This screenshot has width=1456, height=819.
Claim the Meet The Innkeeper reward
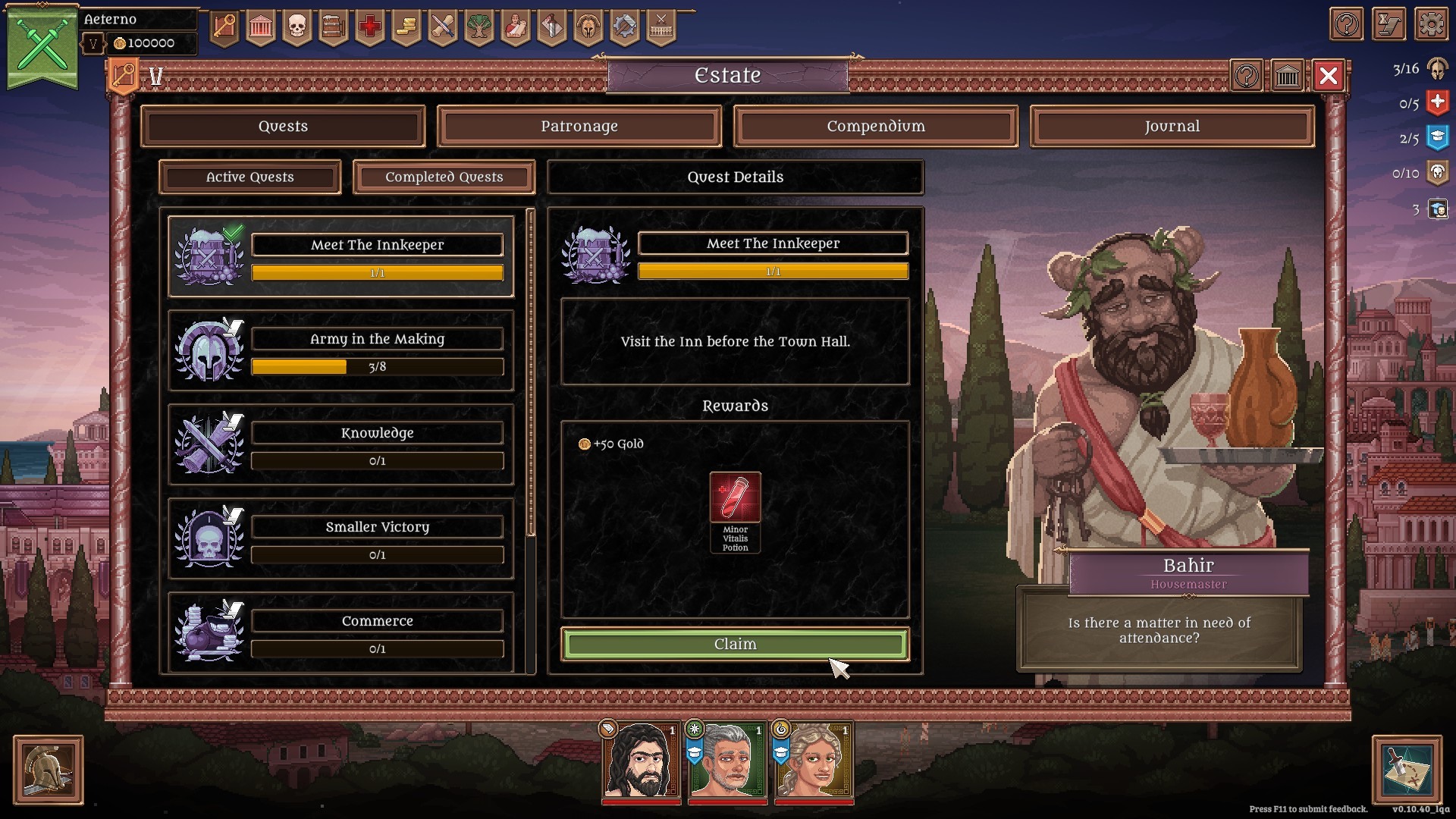pos(735,645)
